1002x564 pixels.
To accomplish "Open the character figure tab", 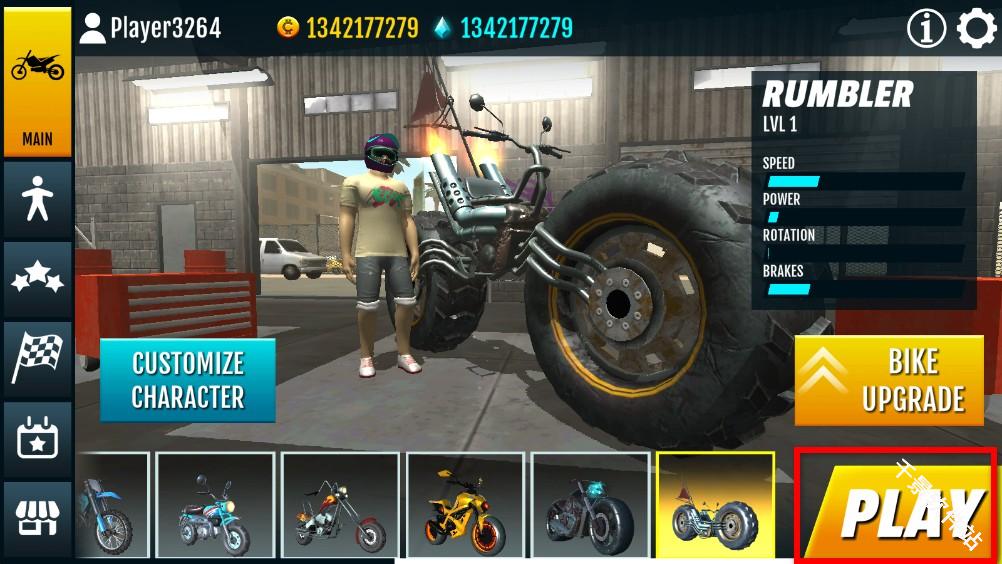I will click(x=37, y=200).
